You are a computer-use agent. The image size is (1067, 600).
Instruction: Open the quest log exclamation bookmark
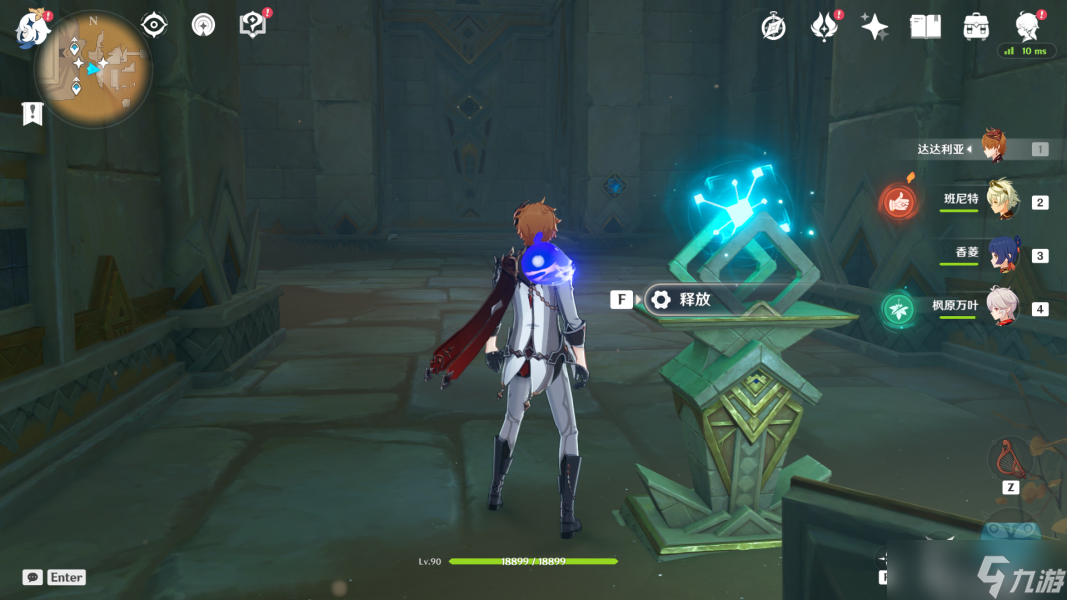tap(33, 114)
